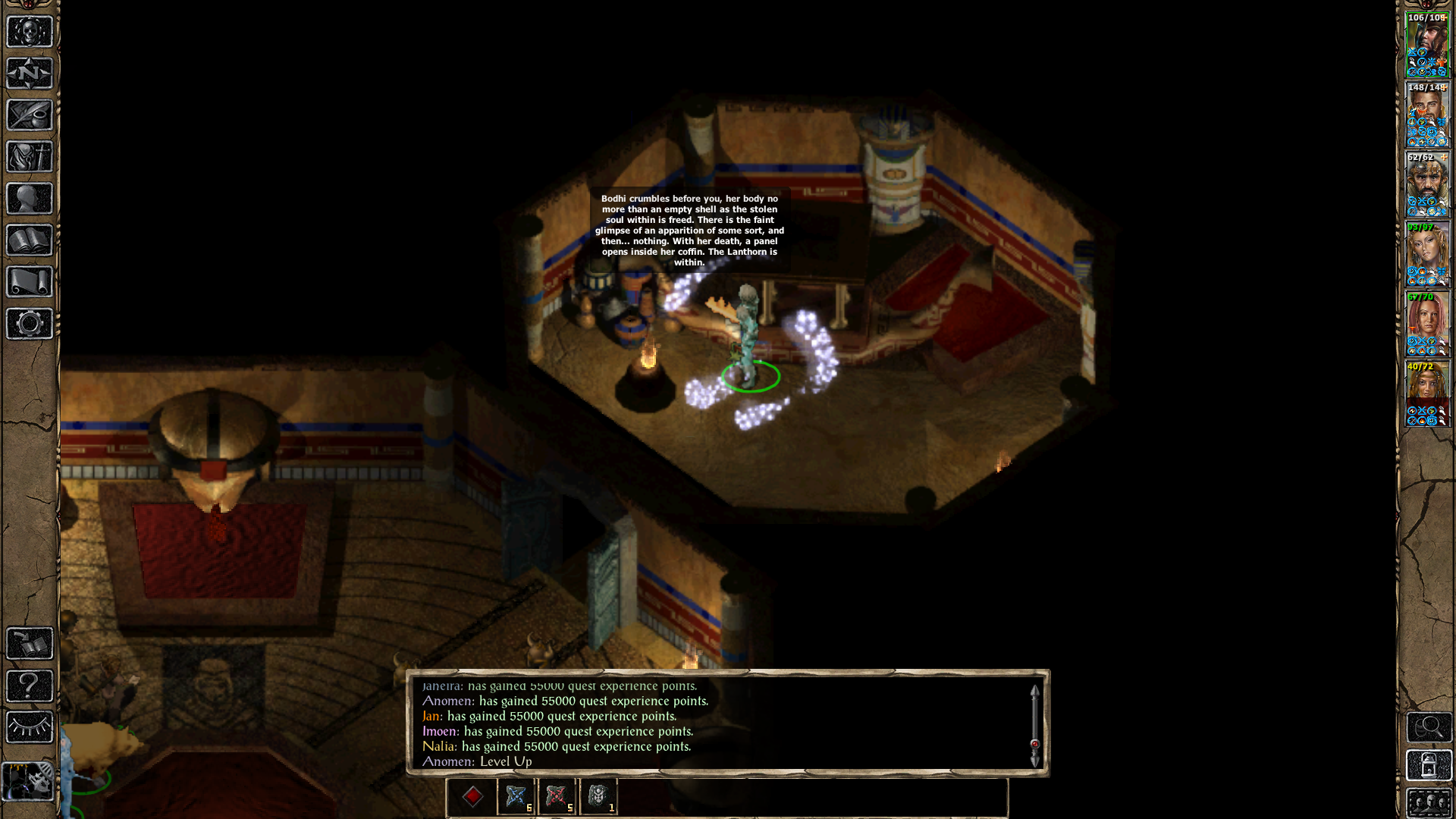Viewport: 1456px width, 819px height.
Task: Click the quick item slot labeled 1
Action: click(x=598, y=796)
